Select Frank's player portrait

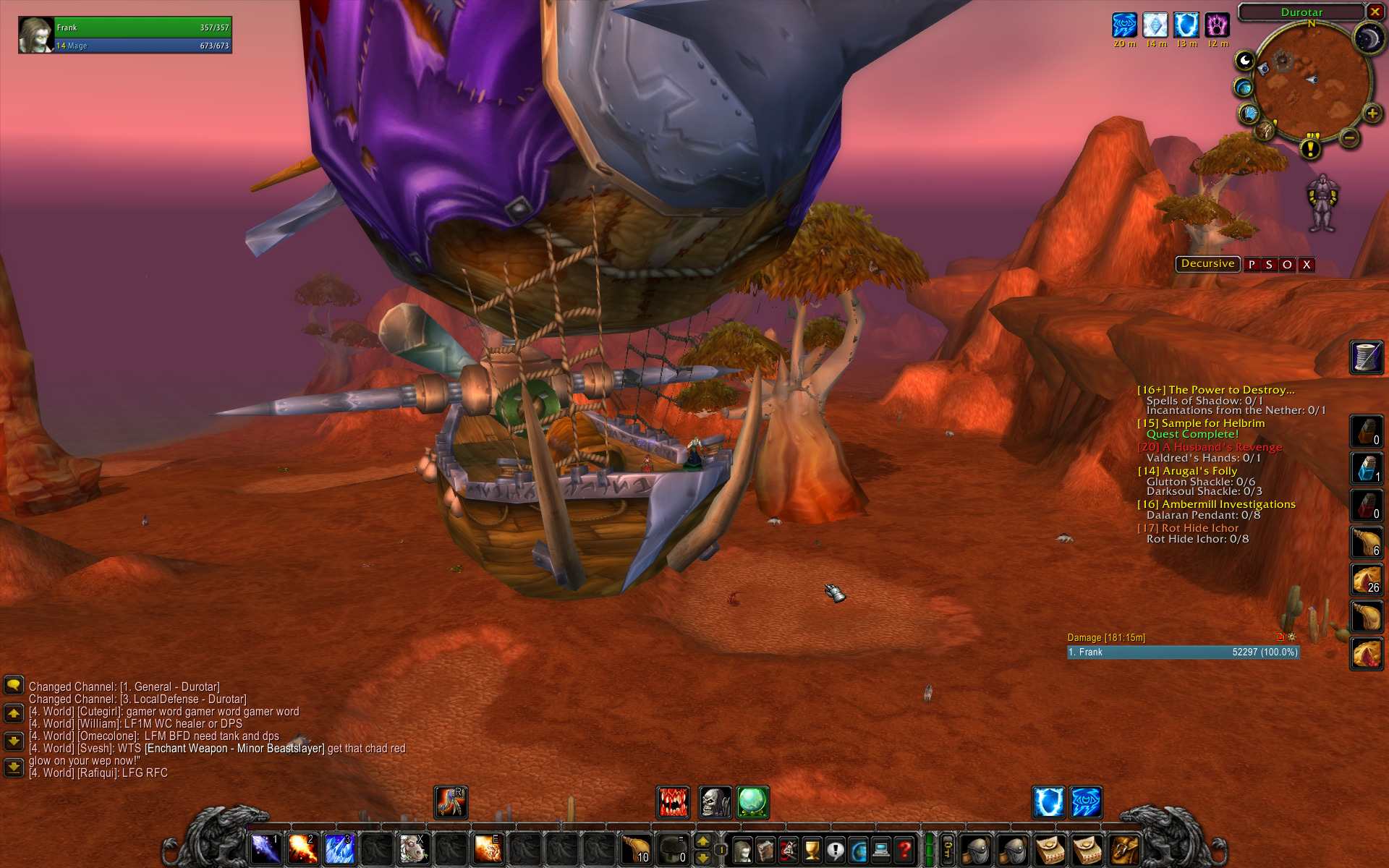coord(36,35)
